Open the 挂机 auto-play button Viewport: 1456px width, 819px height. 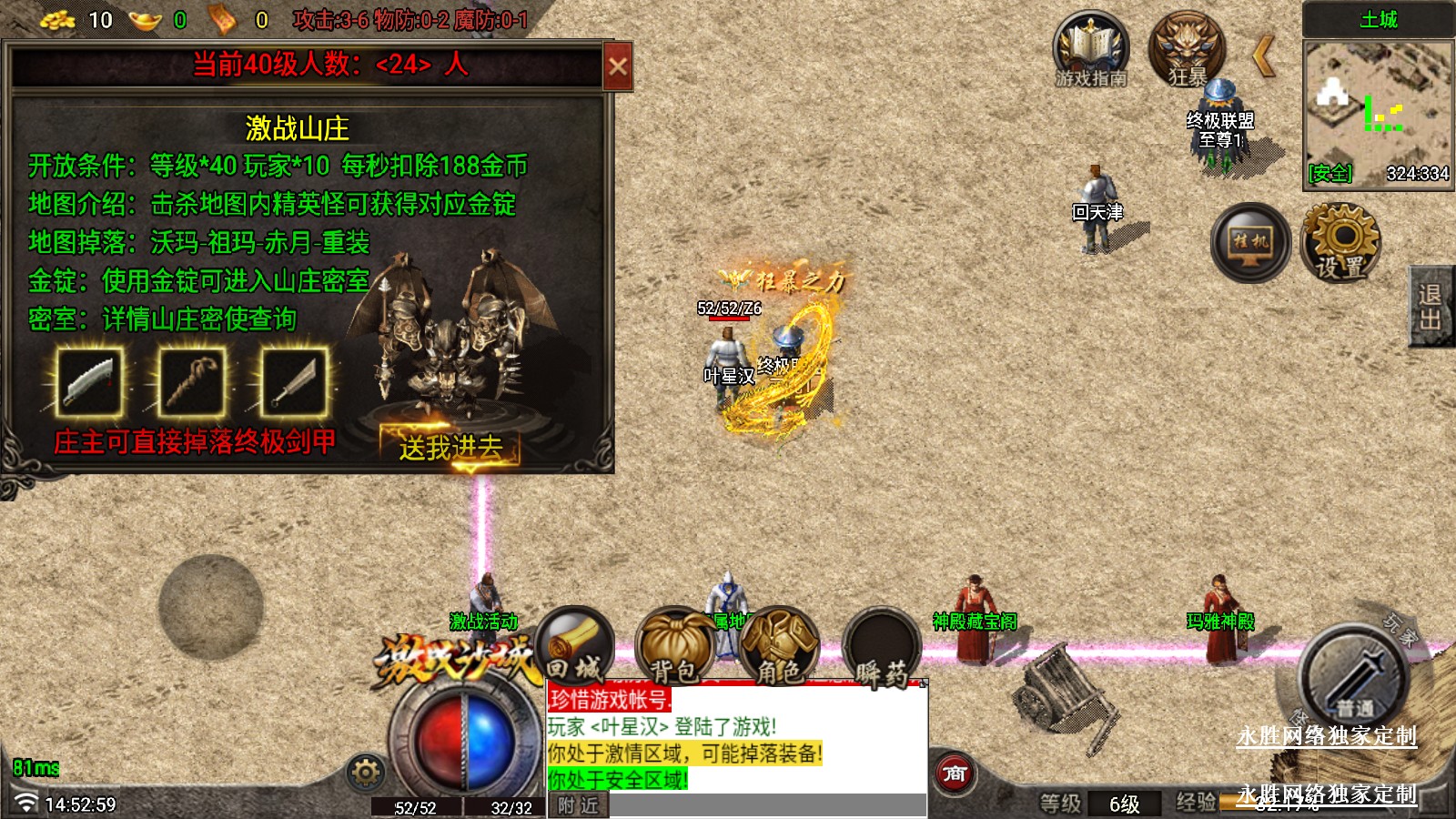(x=1250, y=242)
